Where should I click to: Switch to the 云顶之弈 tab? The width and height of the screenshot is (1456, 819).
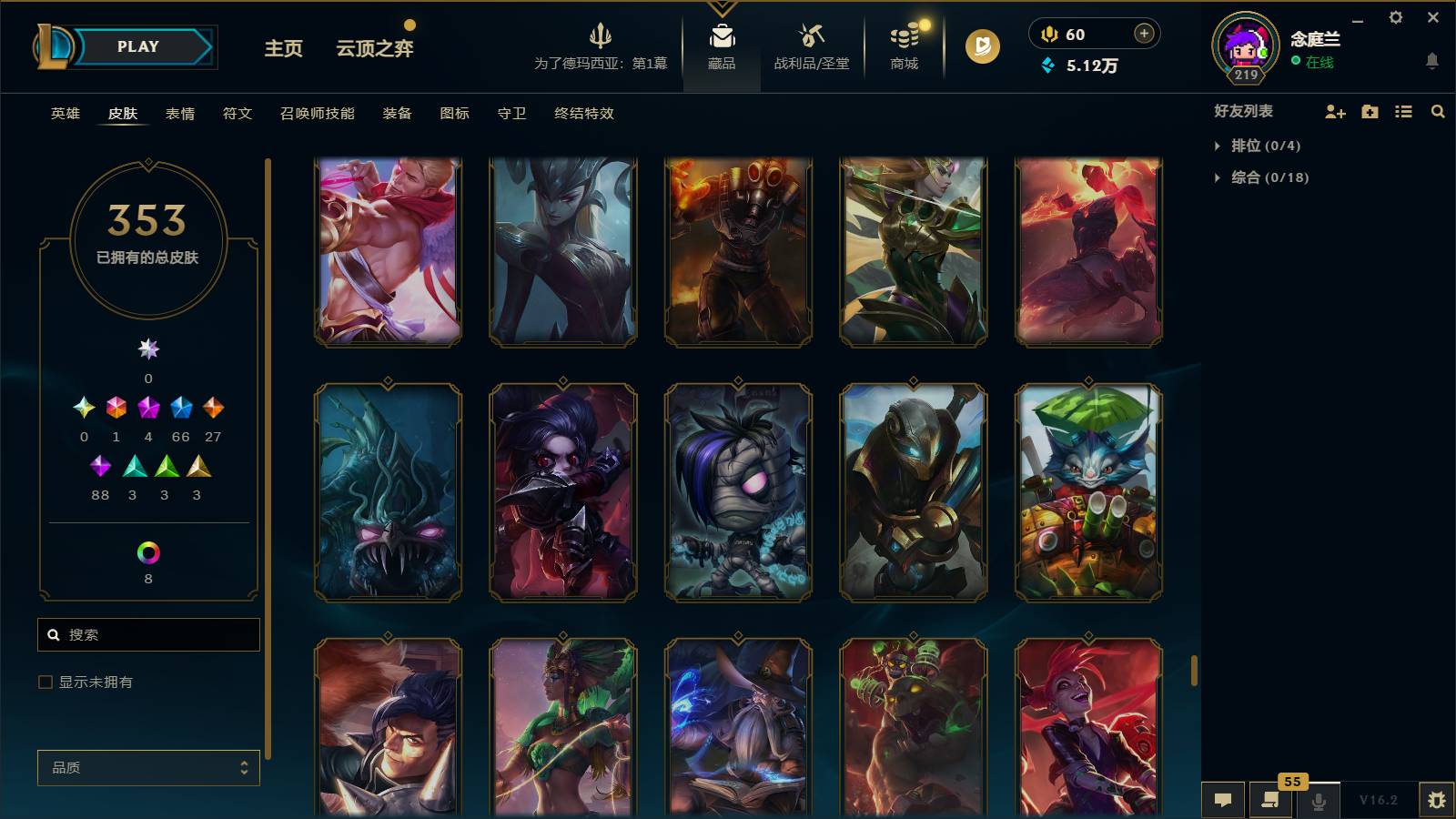click(x=375, y=47)
